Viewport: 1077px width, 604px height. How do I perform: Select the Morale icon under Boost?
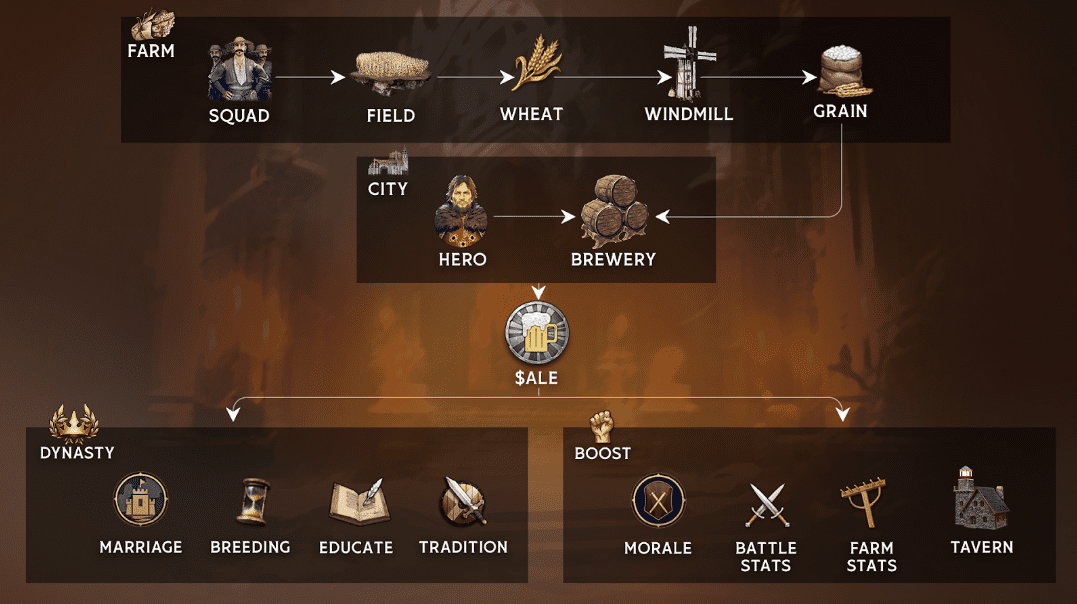click(658, 501)
